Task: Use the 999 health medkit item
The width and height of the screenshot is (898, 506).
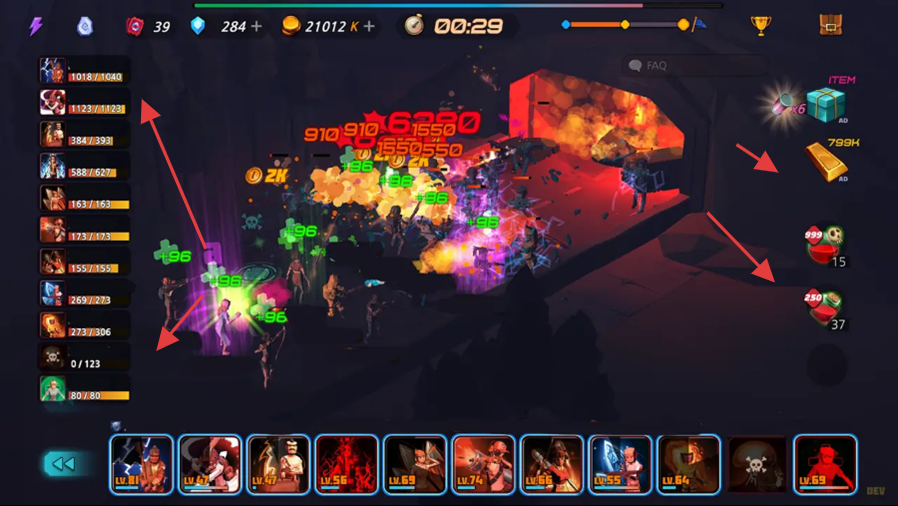Action: click(826, 243)
